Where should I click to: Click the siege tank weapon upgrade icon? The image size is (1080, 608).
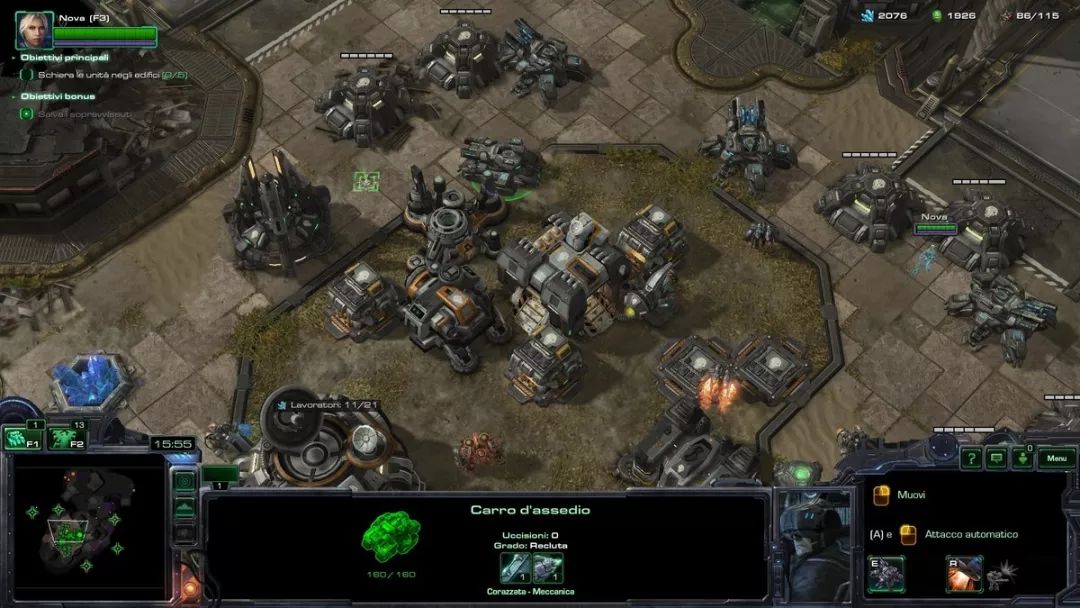pos(515,568)
